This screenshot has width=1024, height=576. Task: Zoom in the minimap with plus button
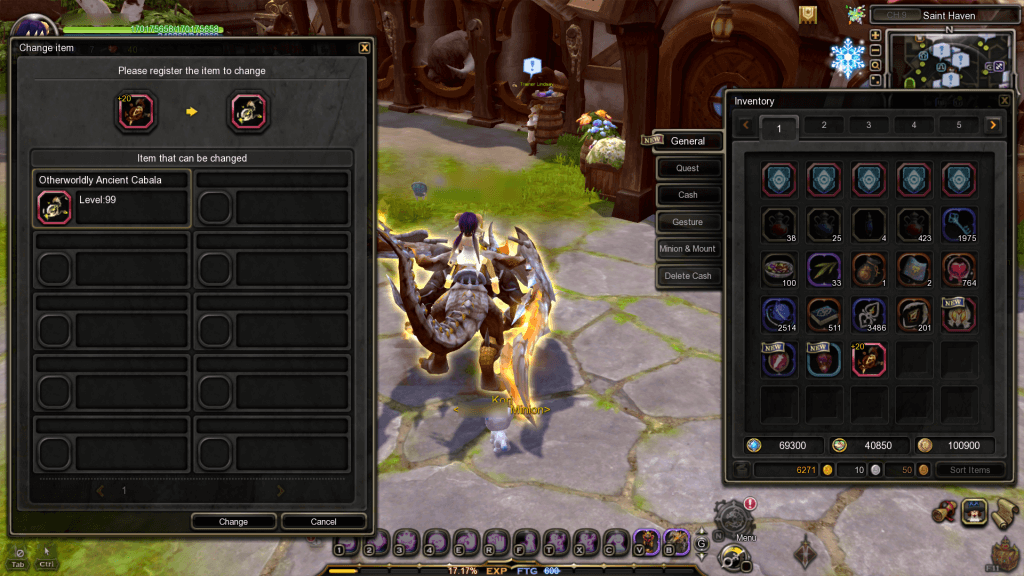coord(876,35)
